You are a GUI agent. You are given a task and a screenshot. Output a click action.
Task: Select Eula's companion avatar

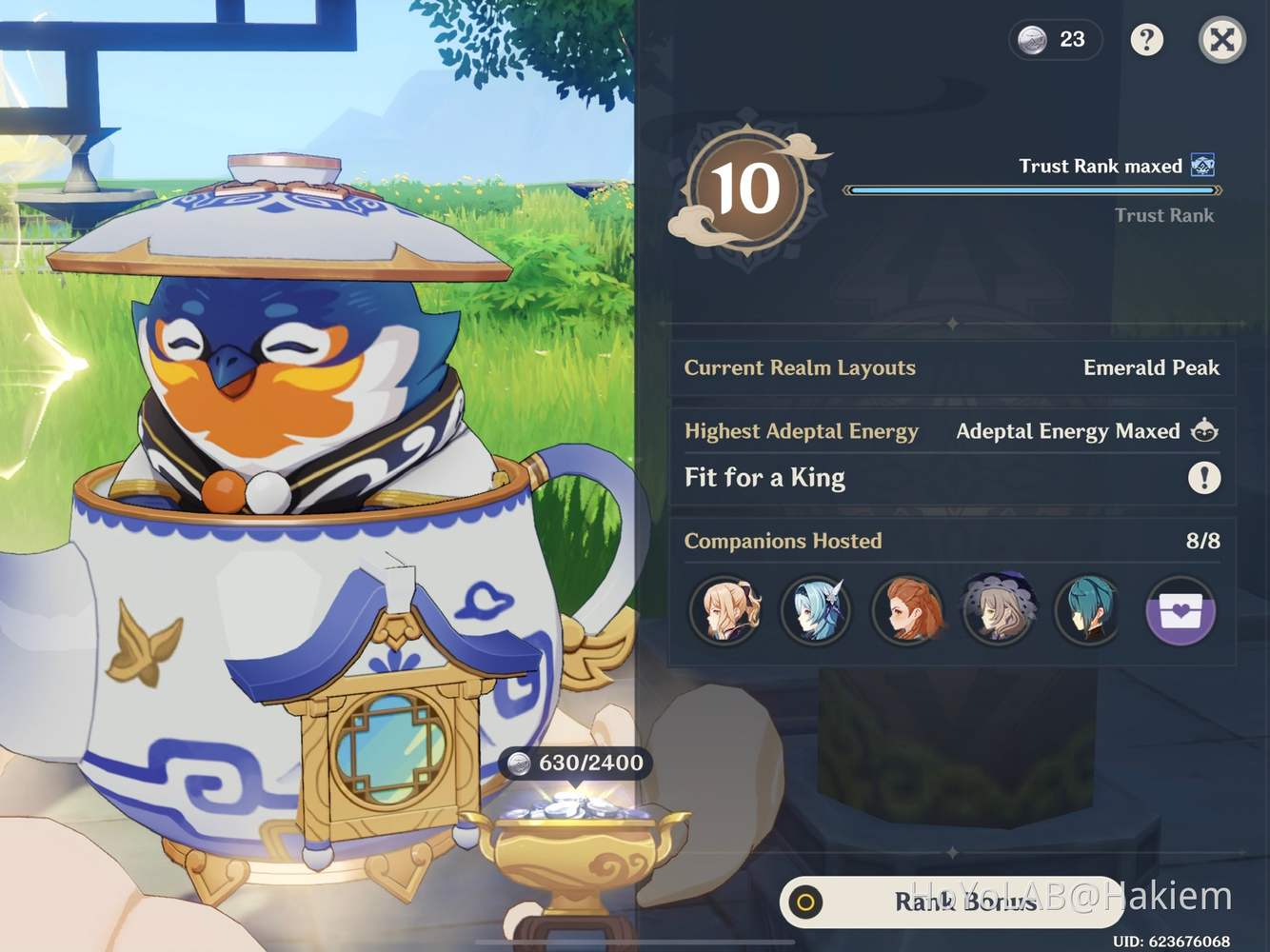(x=817, y=611)
